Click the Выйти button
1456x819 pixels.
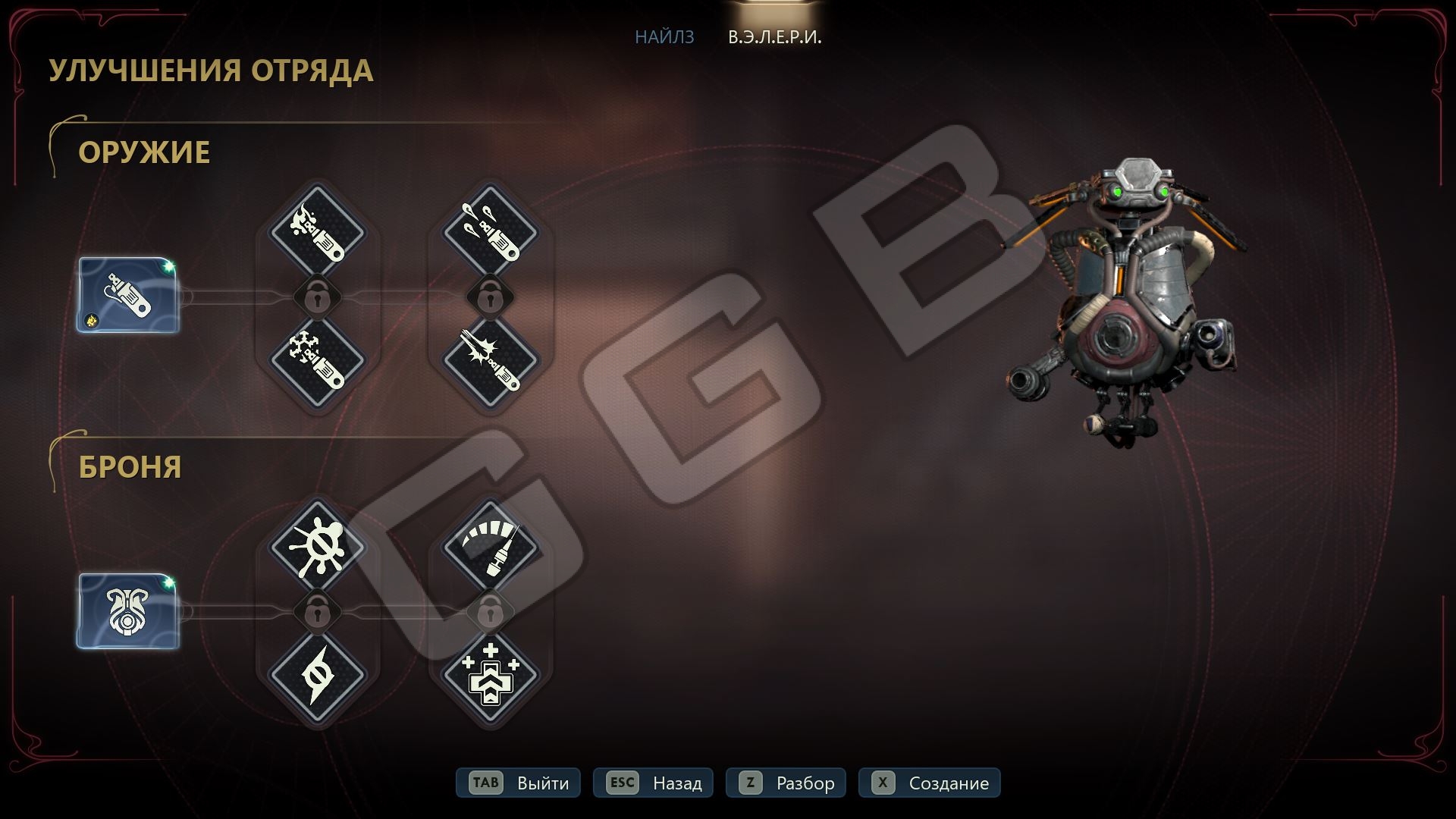(x=519, y=783)
